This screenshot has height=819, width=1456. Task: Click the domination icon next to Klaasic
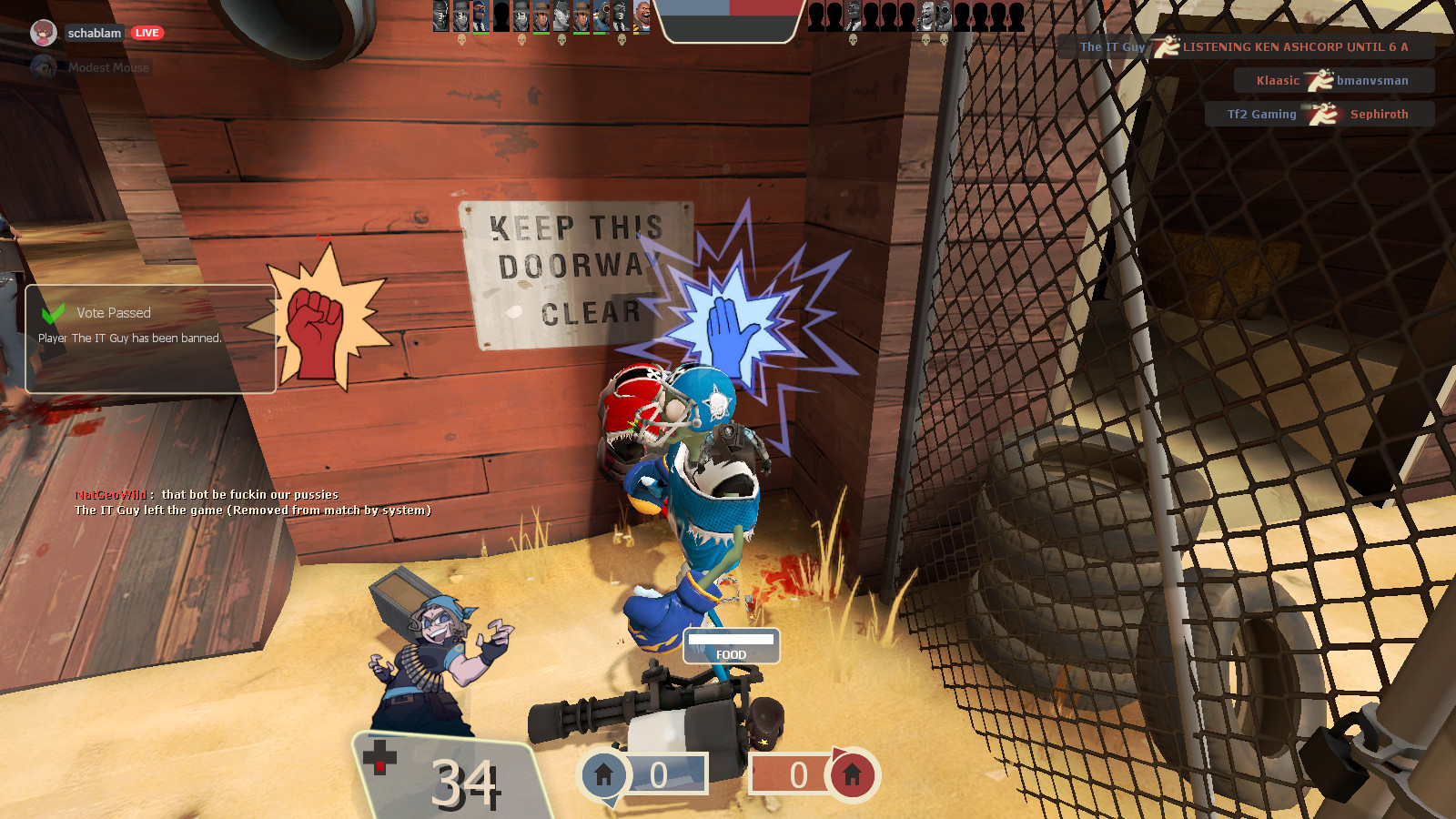1321,79
